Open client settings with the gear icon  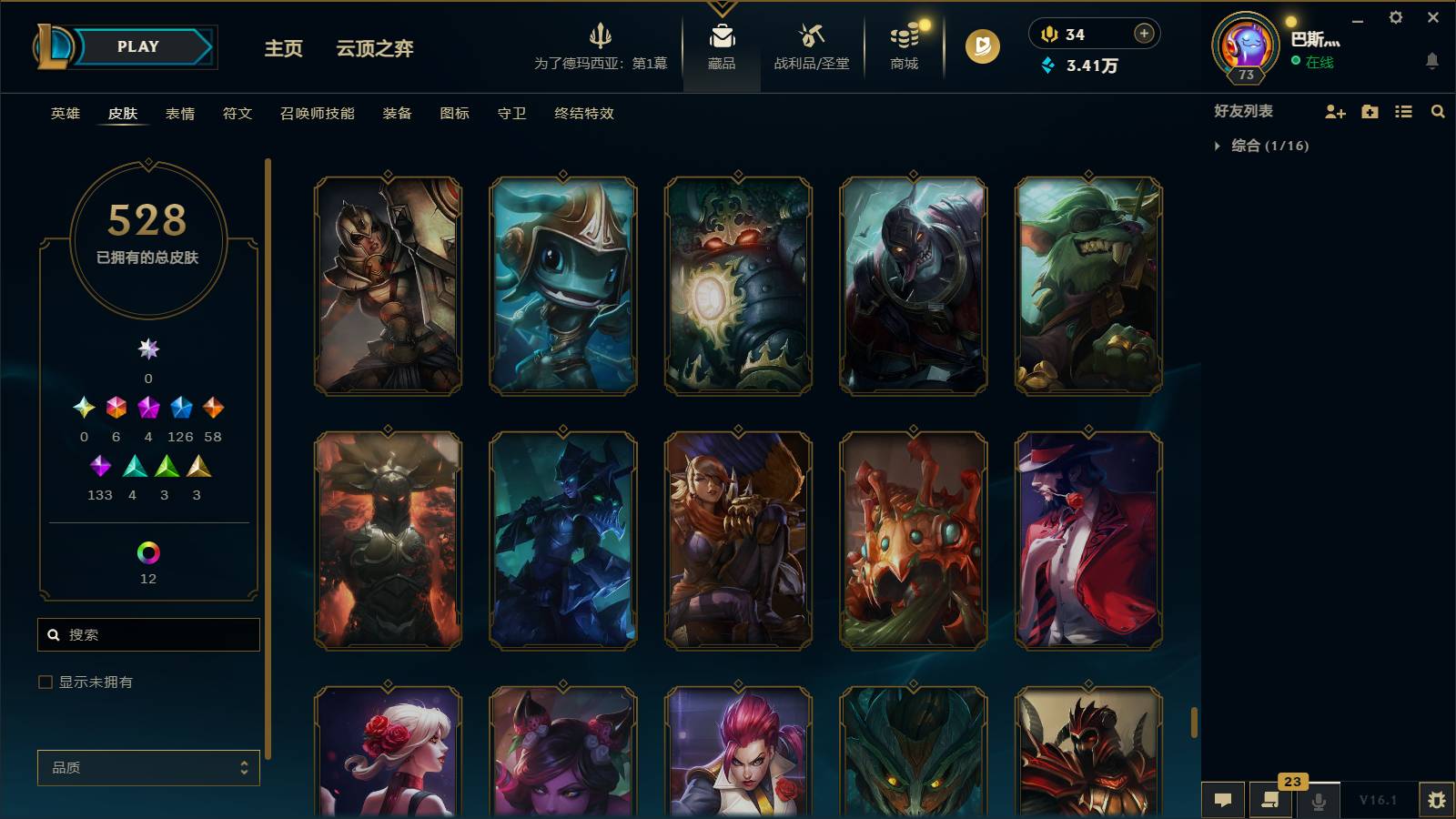coord(1398,17)
